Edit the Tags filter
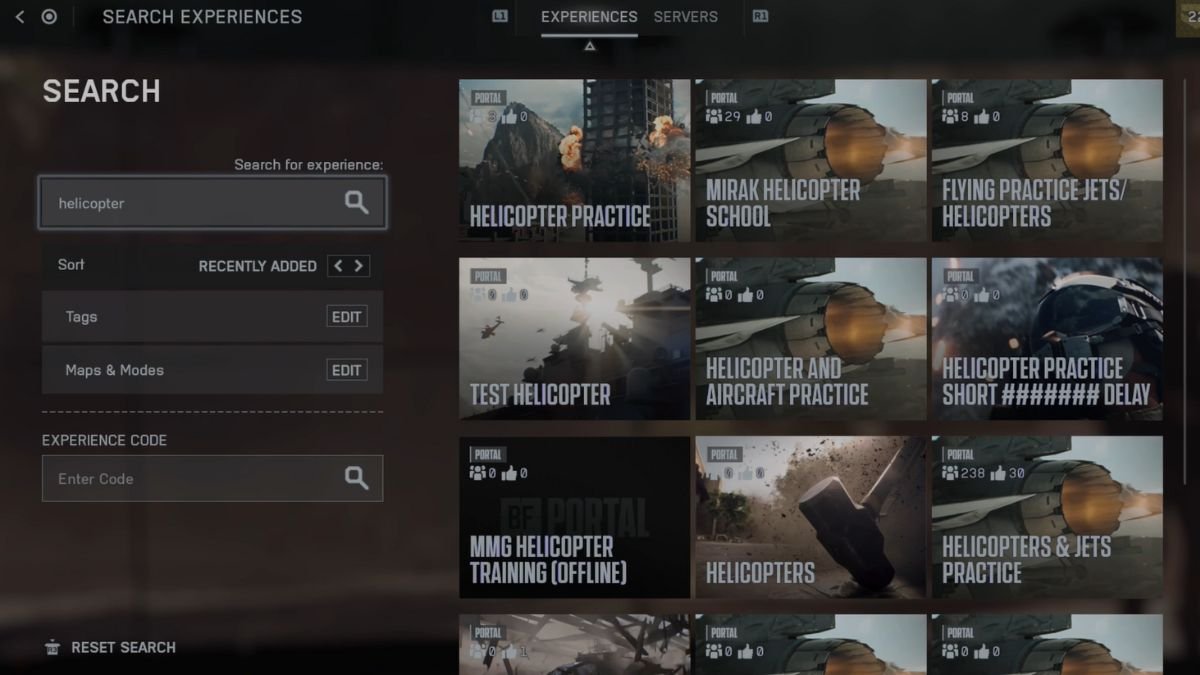This screenshot has width=1200, height=675. point(346,317)
